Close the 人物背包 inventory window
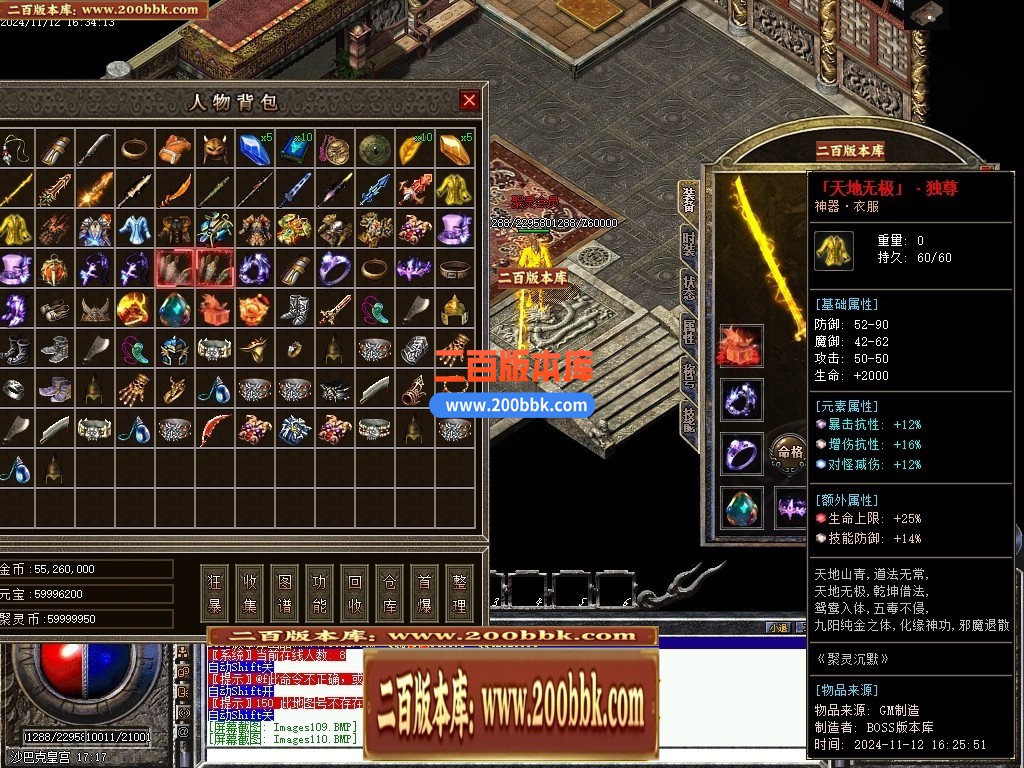Image resolution: width=1024 pixels, height=768 pixels. tap(469, 100)
